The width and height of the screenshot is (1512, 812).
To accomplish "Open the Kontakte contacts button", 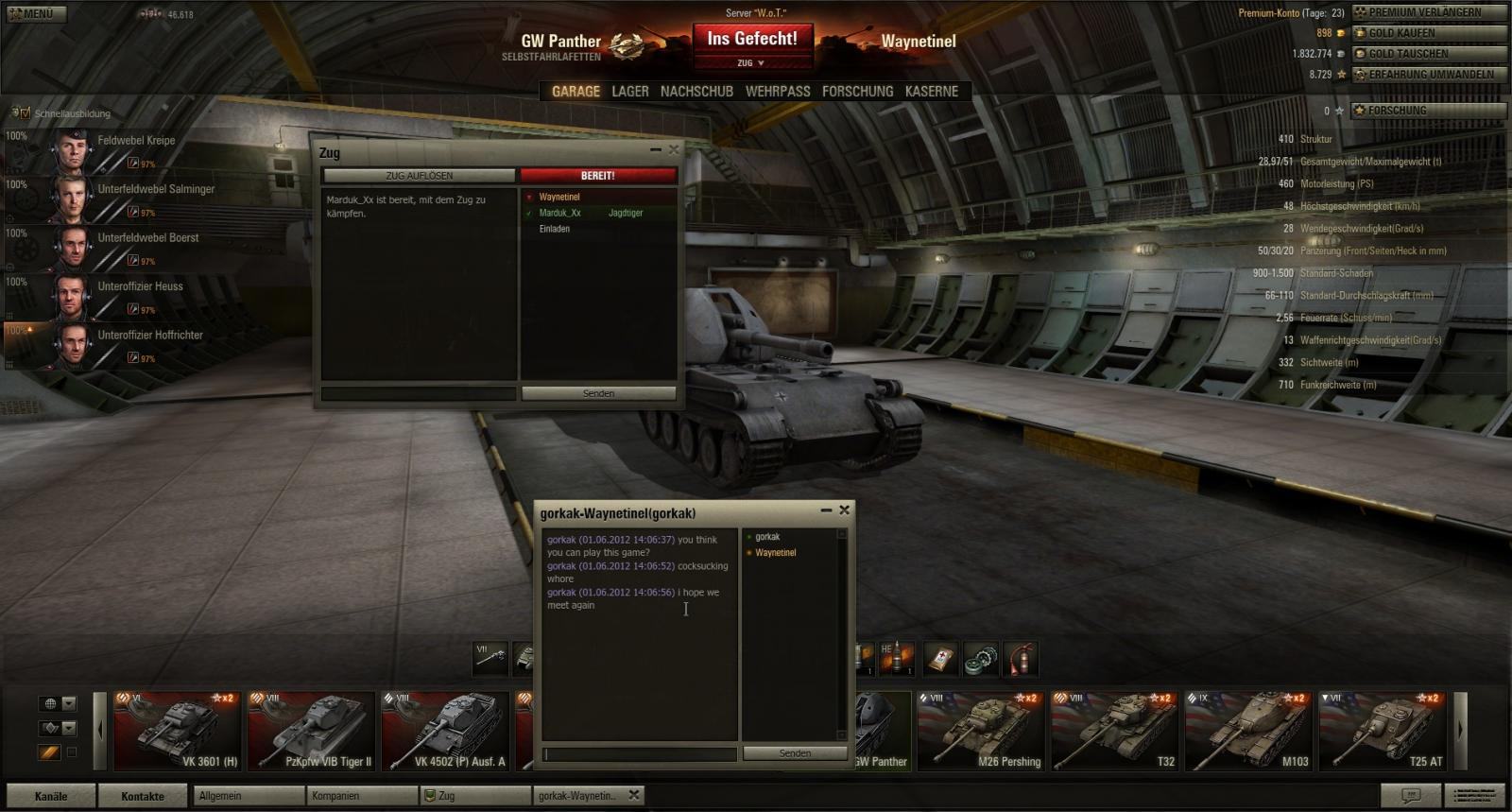I will (143, 796).
